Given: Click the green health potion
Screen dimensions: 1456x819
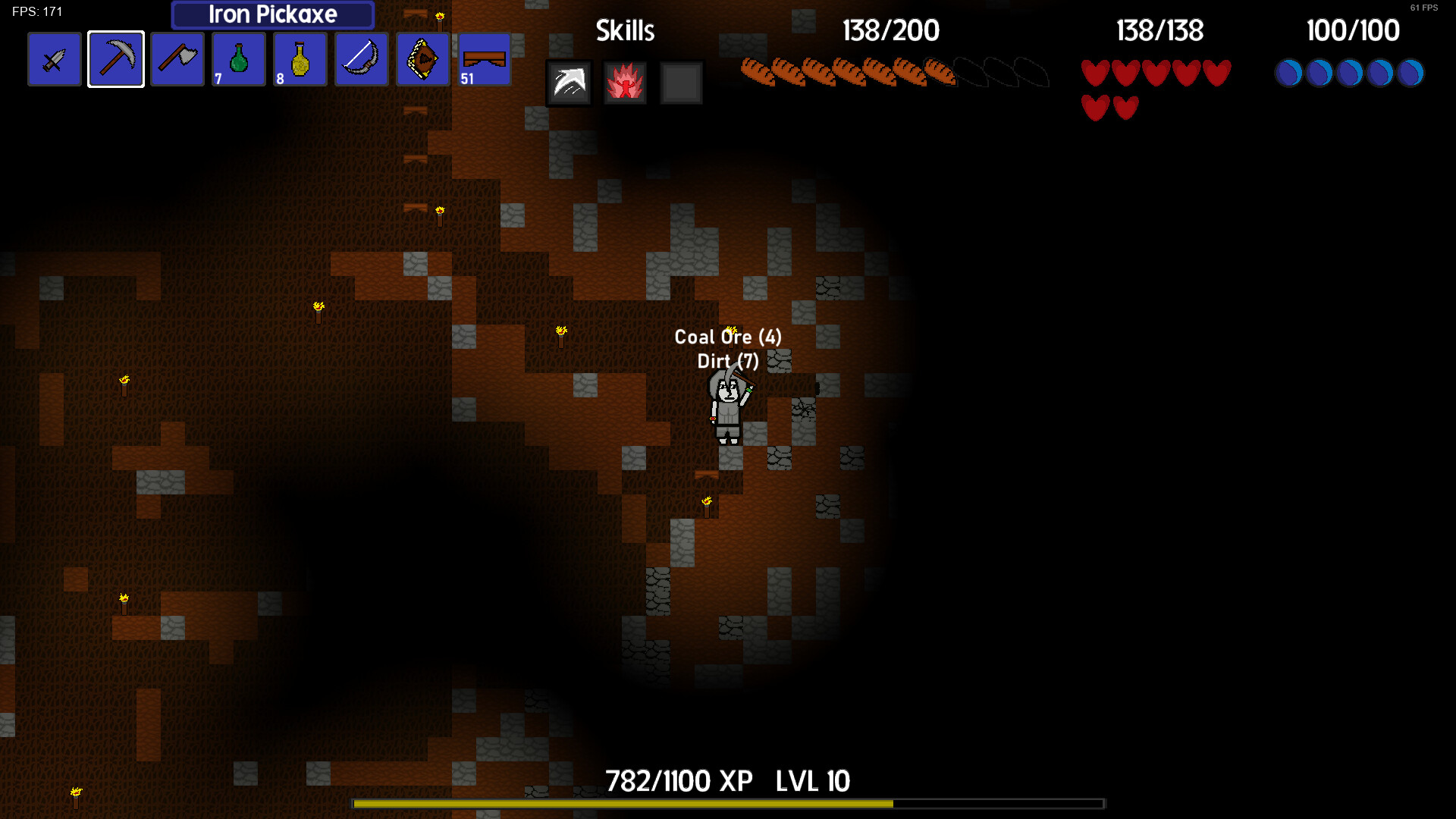Looking at the screenshot, I should click(x=238, y=58).
